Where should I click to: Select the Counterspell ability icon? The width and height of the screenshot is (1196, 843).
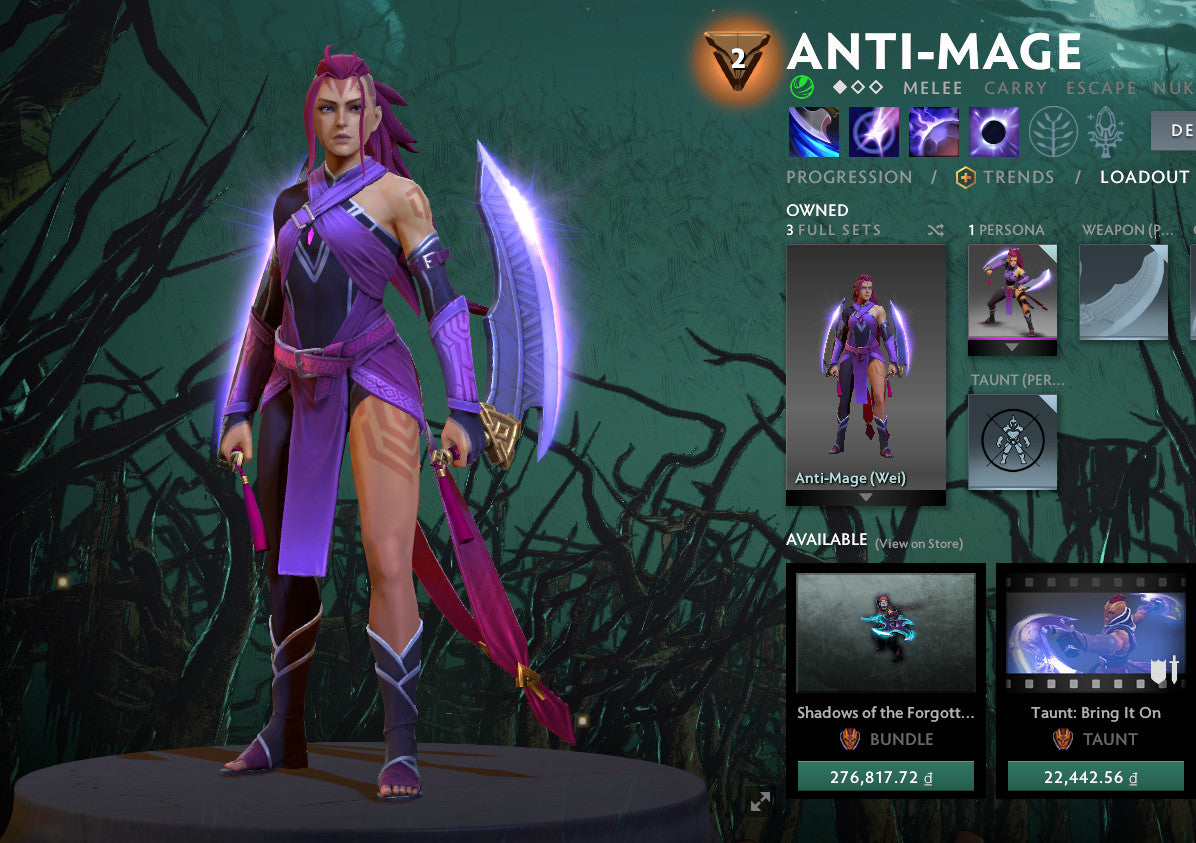point(934,132)
